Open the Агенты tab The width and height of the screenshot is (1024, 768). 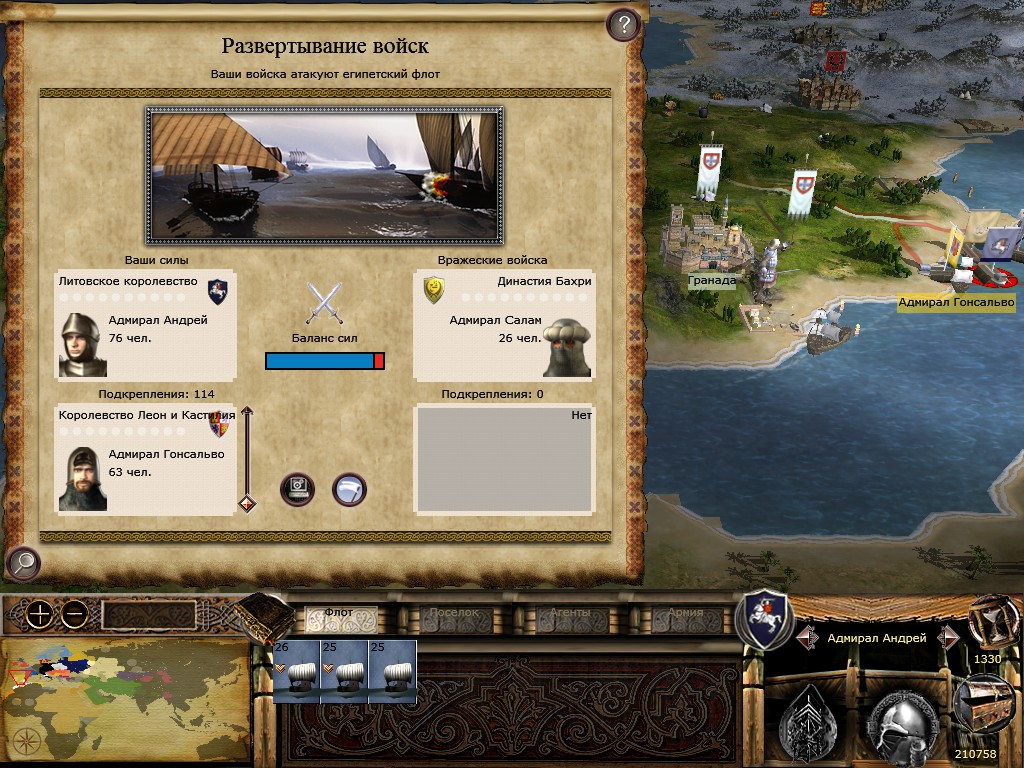tap(570, 614)
